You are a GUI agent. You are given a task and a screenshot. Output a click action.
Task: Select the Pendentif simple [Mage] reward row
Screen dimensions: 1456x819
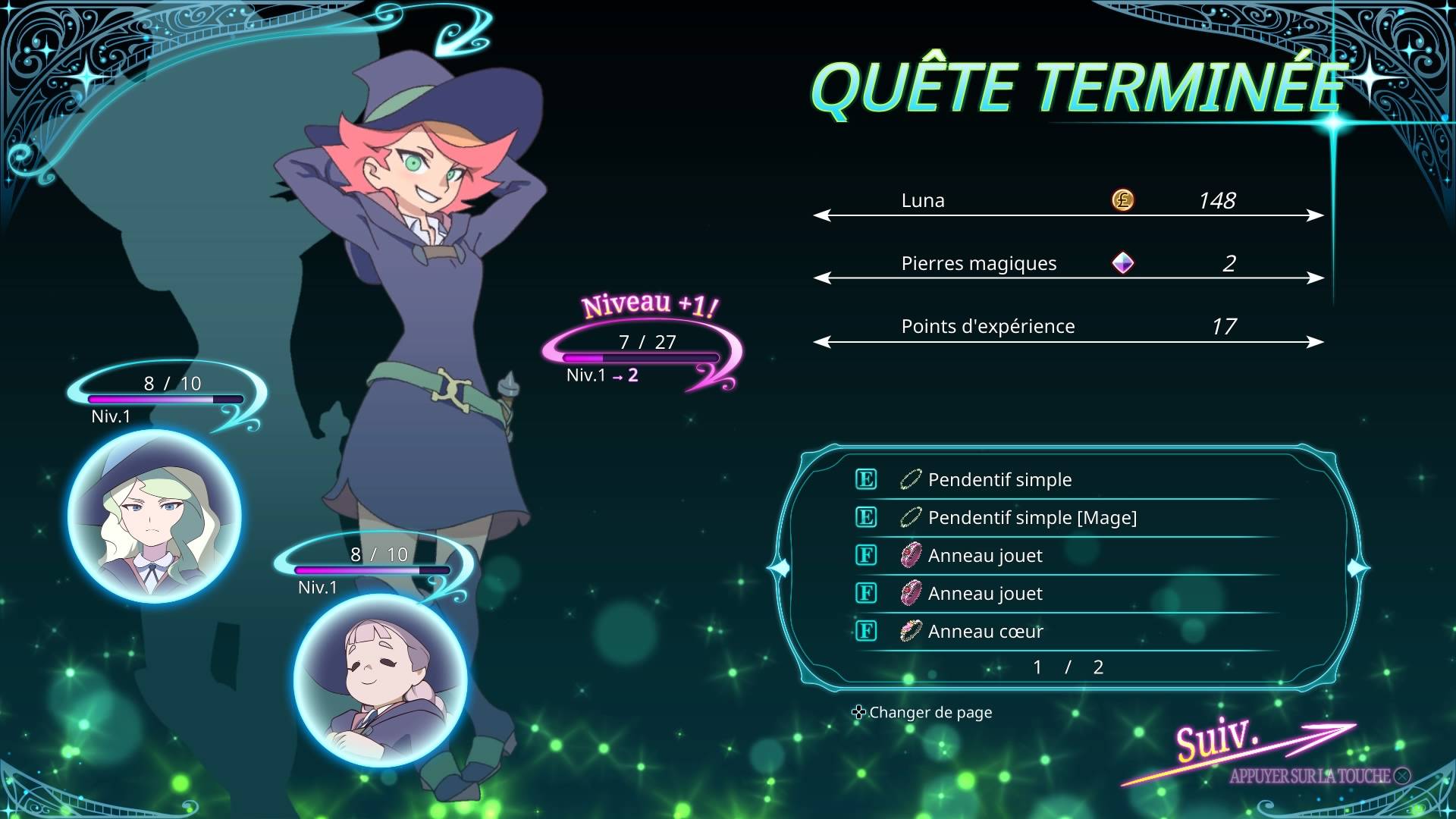1031,518
